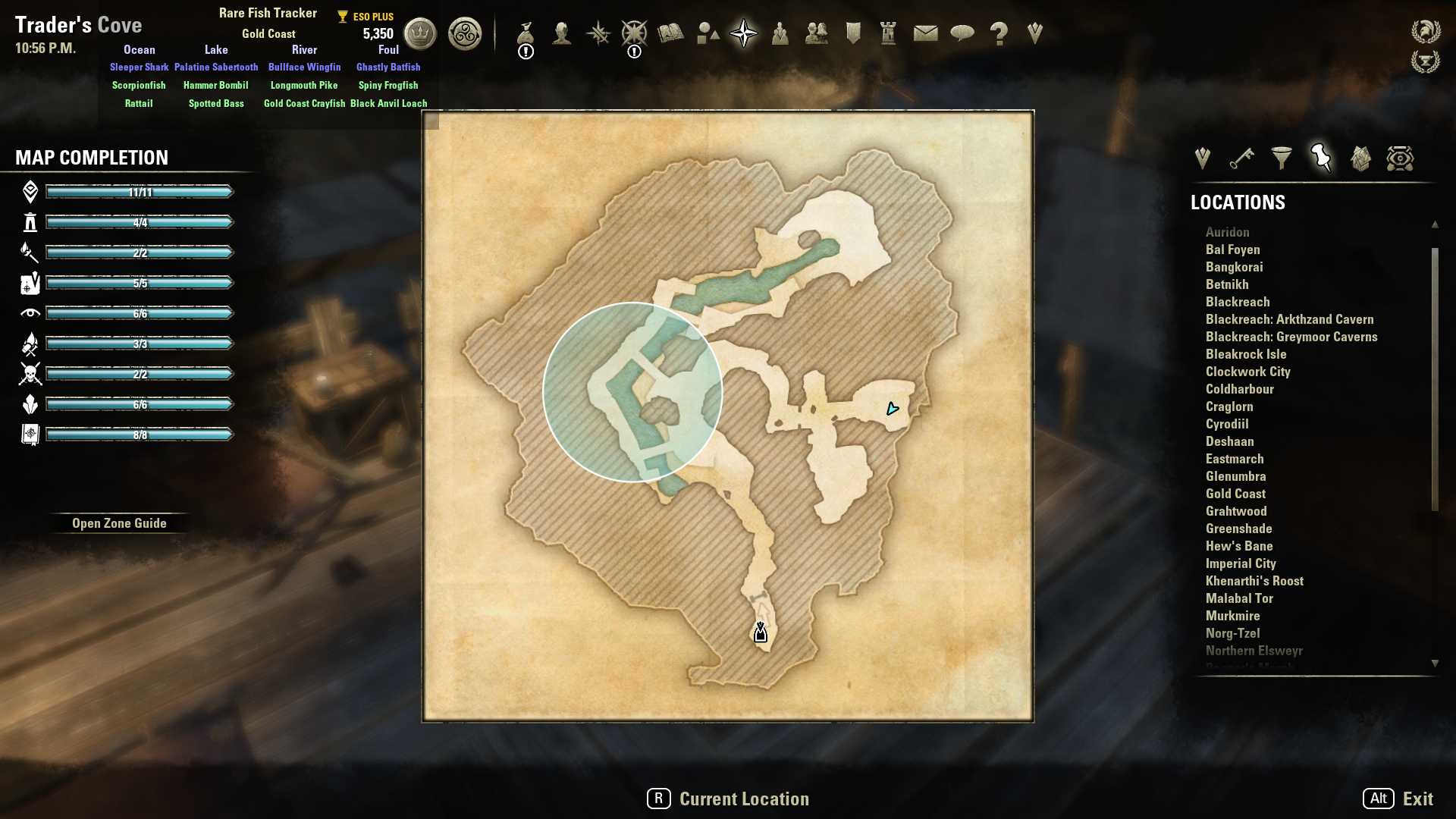Go to Imperial City in locations
The image size is (1456, 819).
tap(1241, 563)
